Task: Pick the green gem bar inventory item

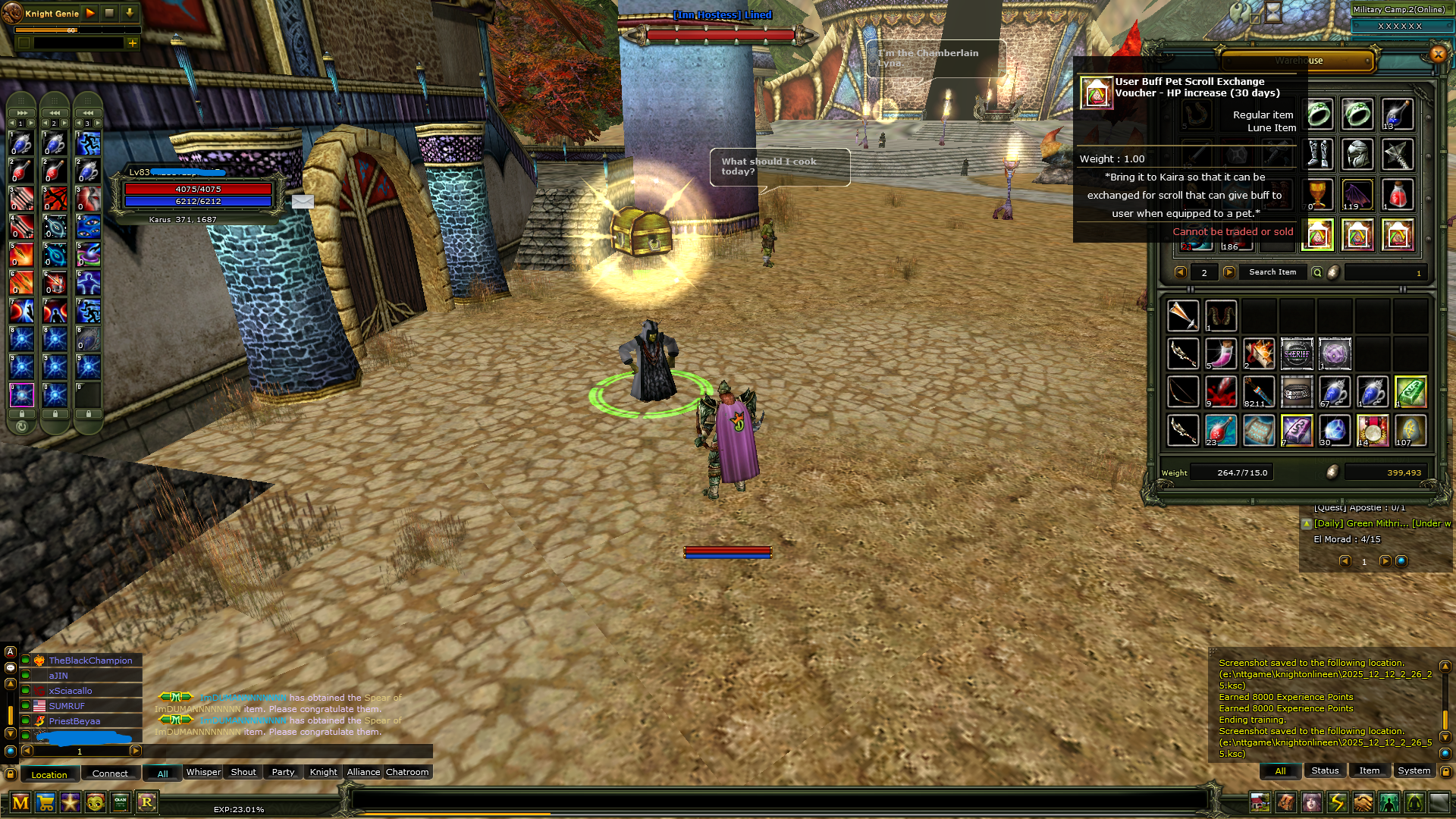Action: [x=1410, y=392]
